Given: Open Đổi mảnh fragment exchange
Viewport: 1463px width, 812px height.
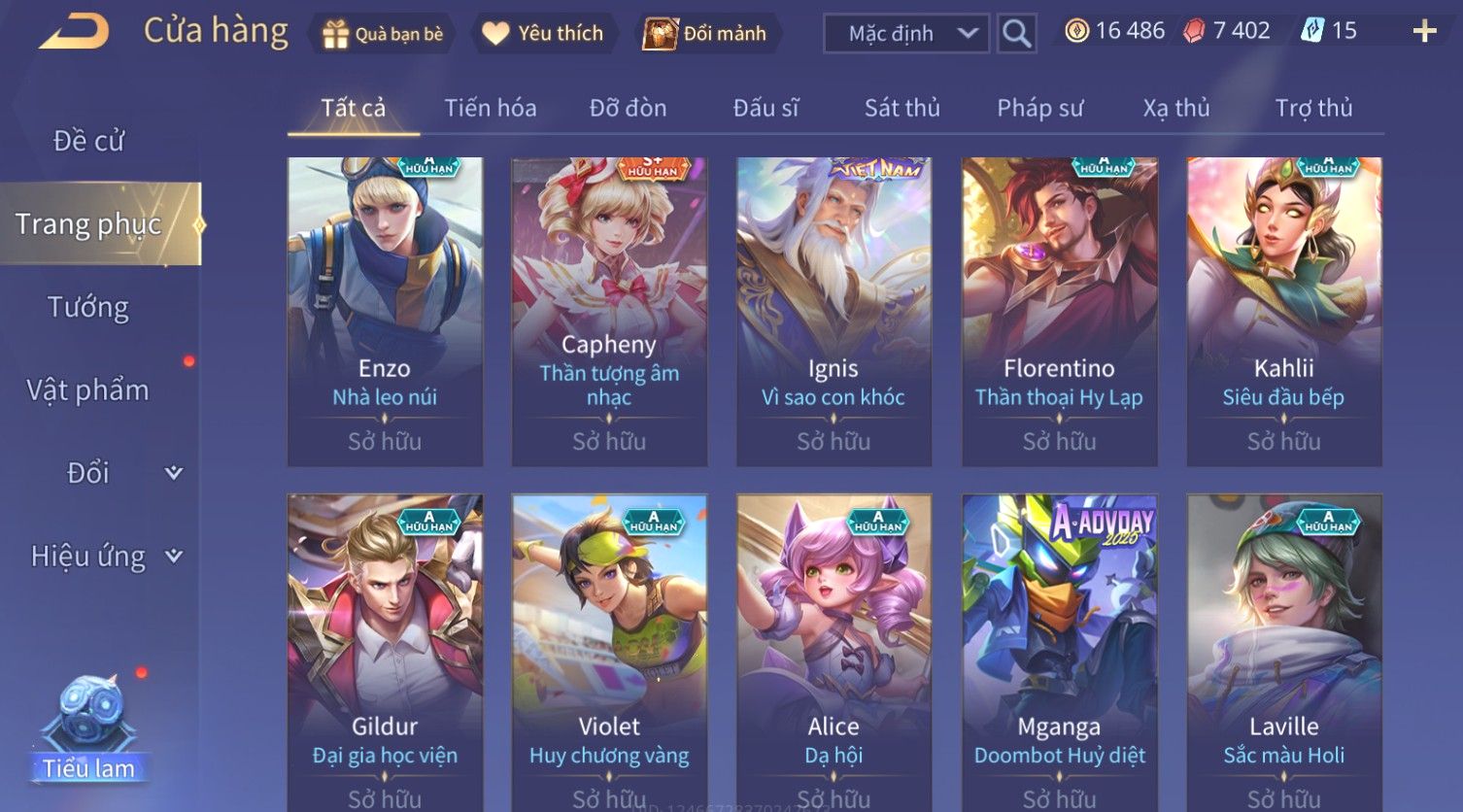Looking at the screenshot, I should (x=706, y=34).
